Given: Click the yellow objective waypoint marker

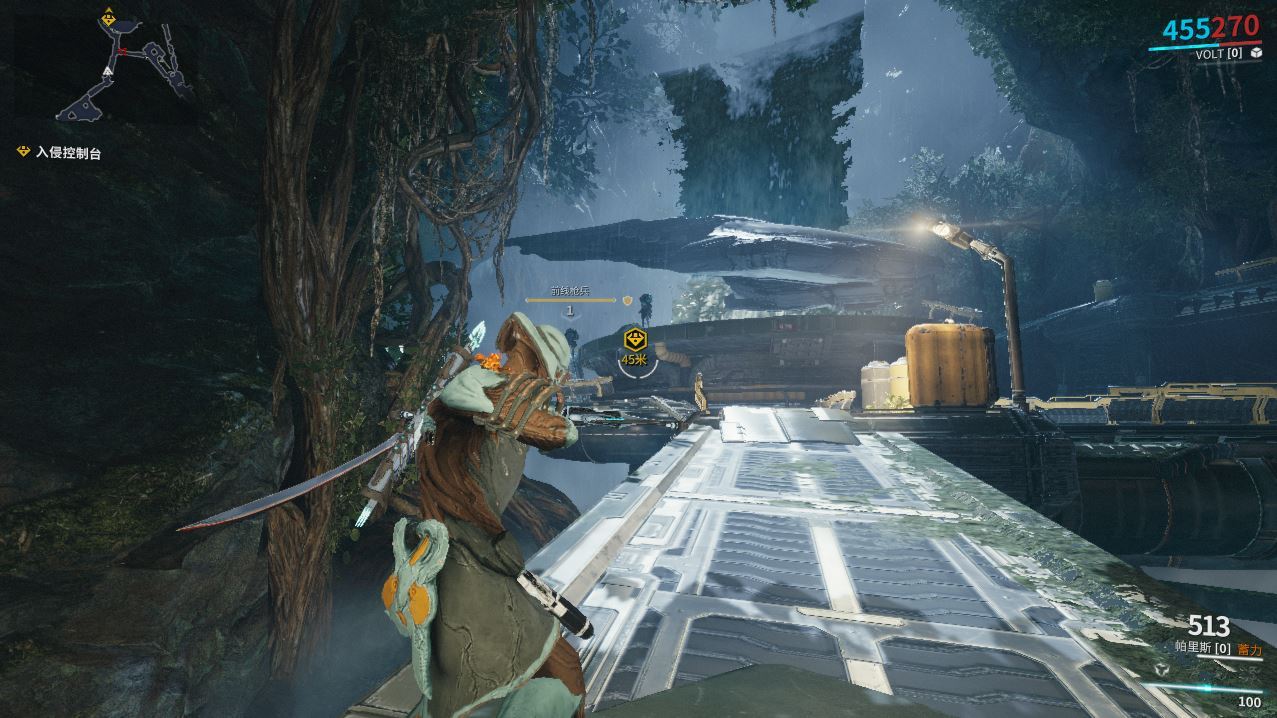Looking at the screenshot, I should click(x=632, y=339).
